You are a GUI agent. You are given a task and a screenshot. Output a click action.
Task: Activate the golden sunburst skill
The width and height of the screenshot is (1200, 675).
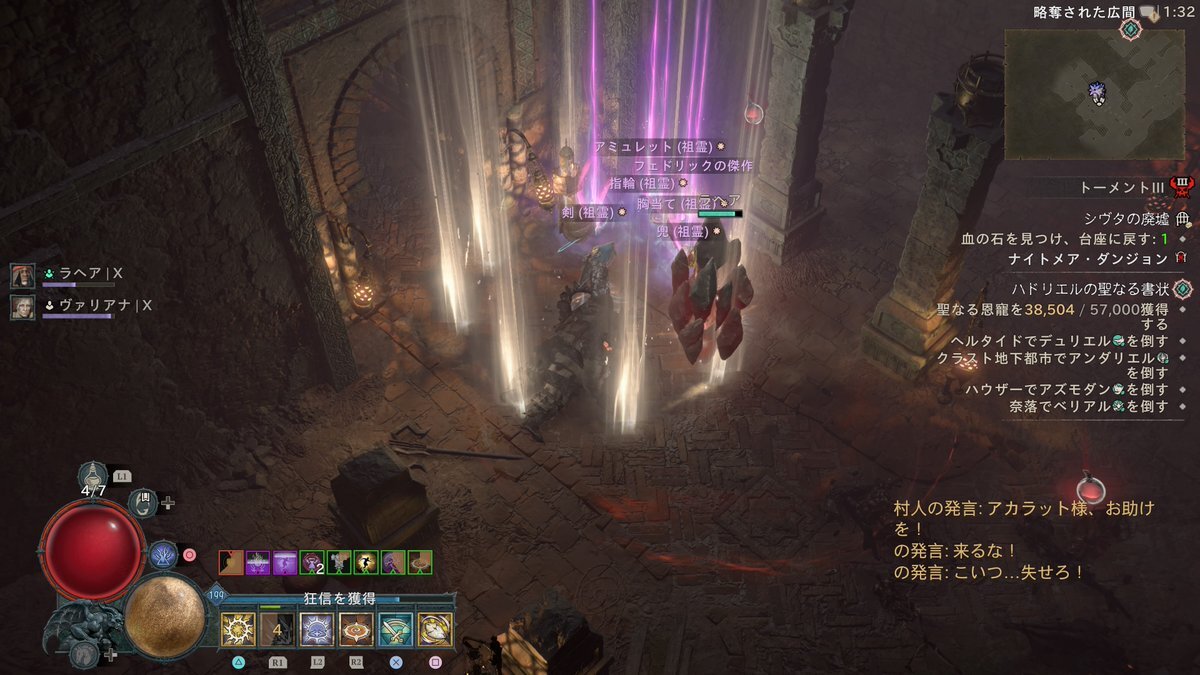(238, 629)
